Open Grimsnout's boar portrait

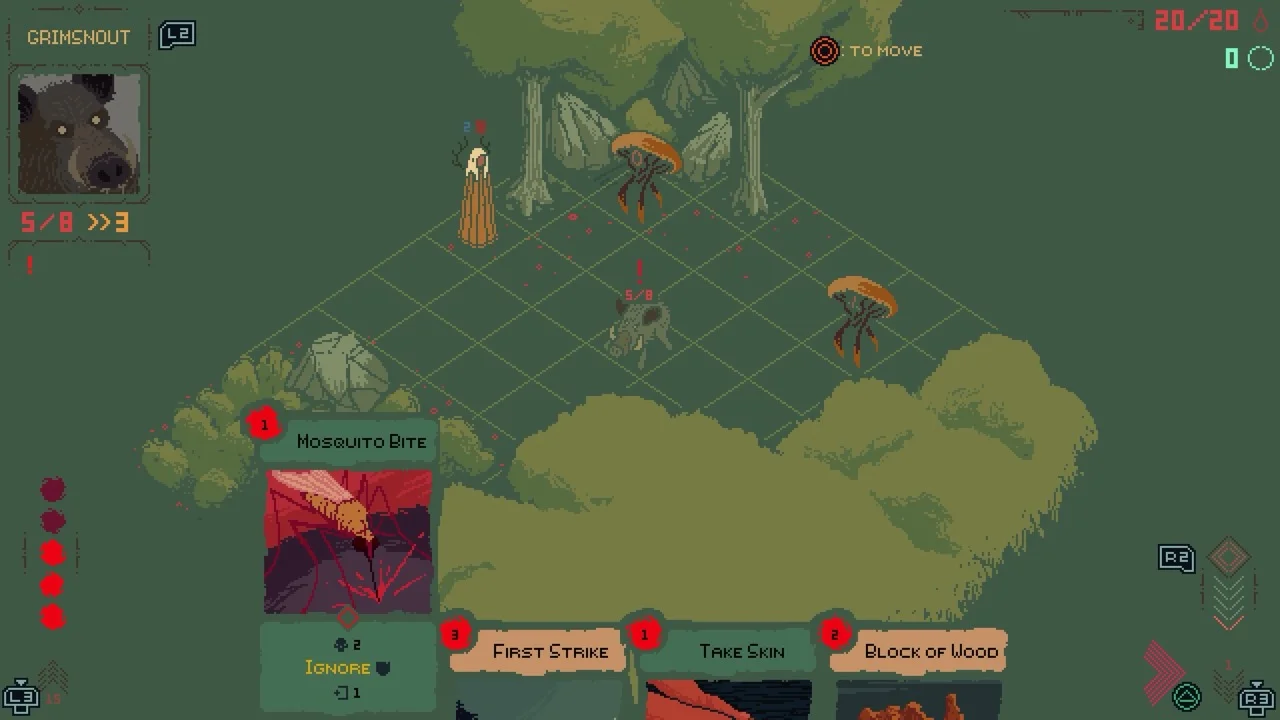[x=80, y=133]
